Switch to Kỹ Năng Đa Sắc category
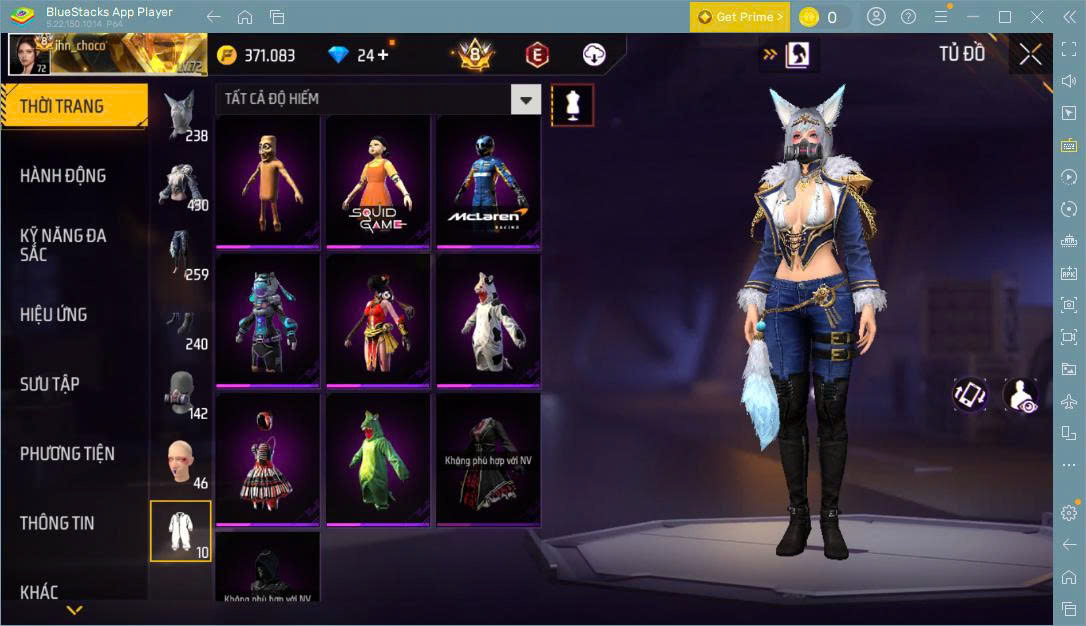This screenshot has height=626, width=1086. pos(63,245)
